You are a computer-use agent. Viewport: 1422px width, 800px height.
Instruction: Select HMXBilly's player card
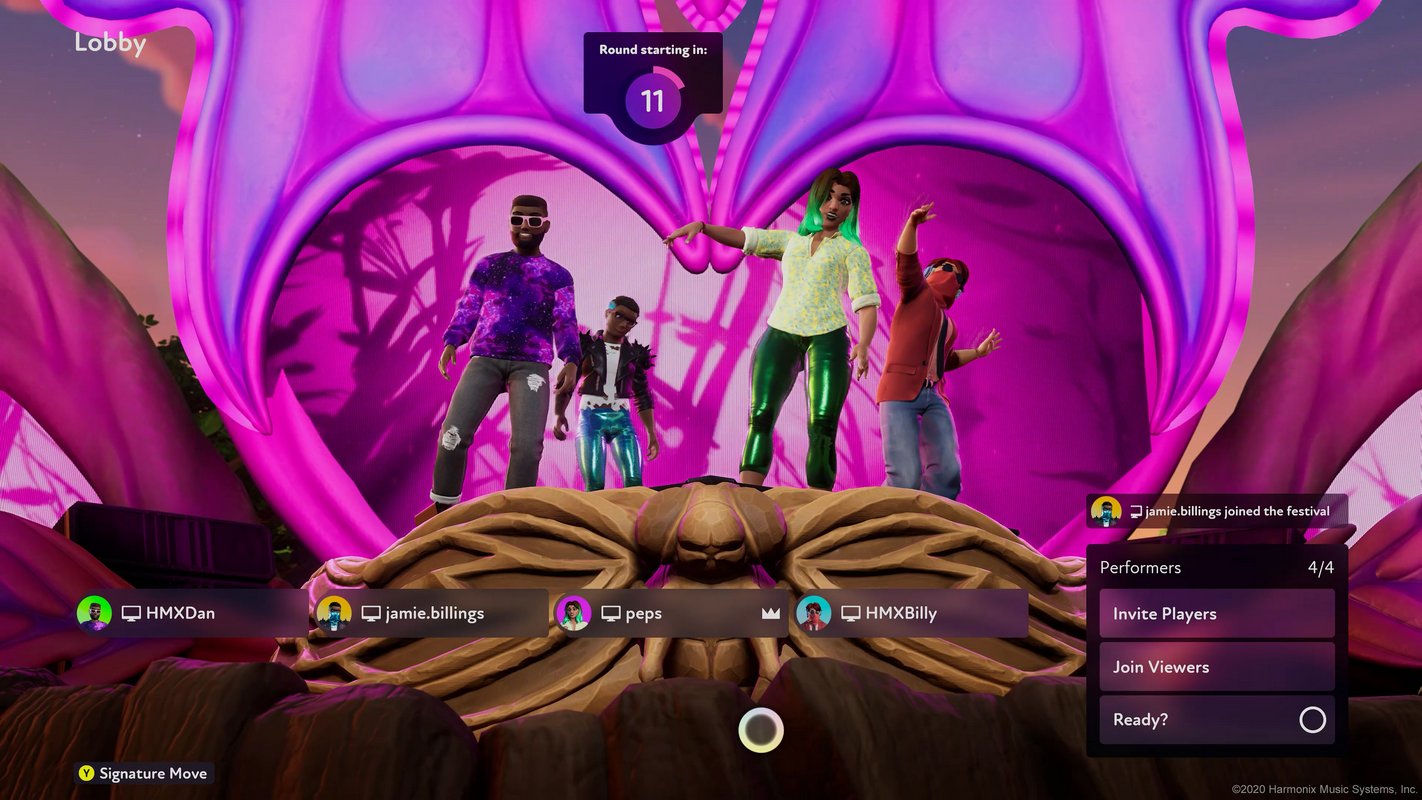coord(910,613)
